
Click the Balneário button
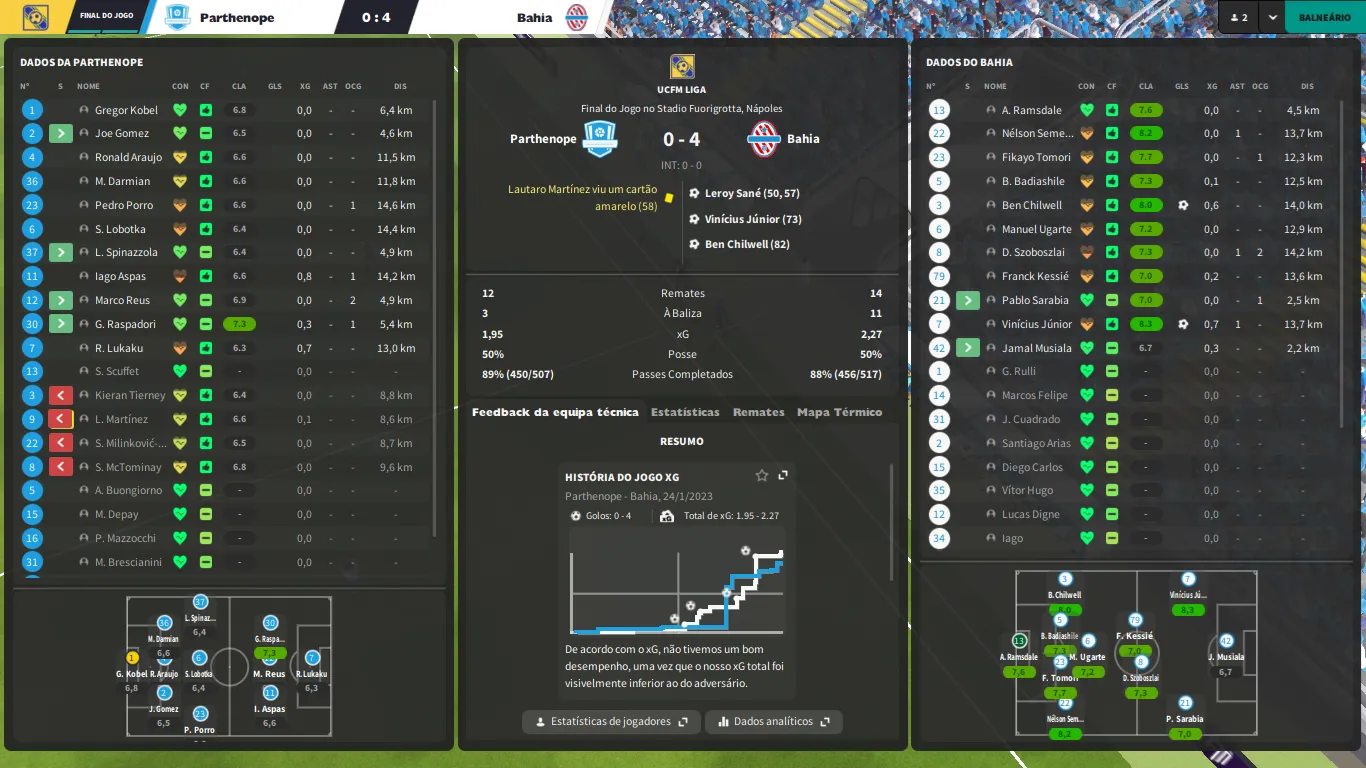[1324, 17]
